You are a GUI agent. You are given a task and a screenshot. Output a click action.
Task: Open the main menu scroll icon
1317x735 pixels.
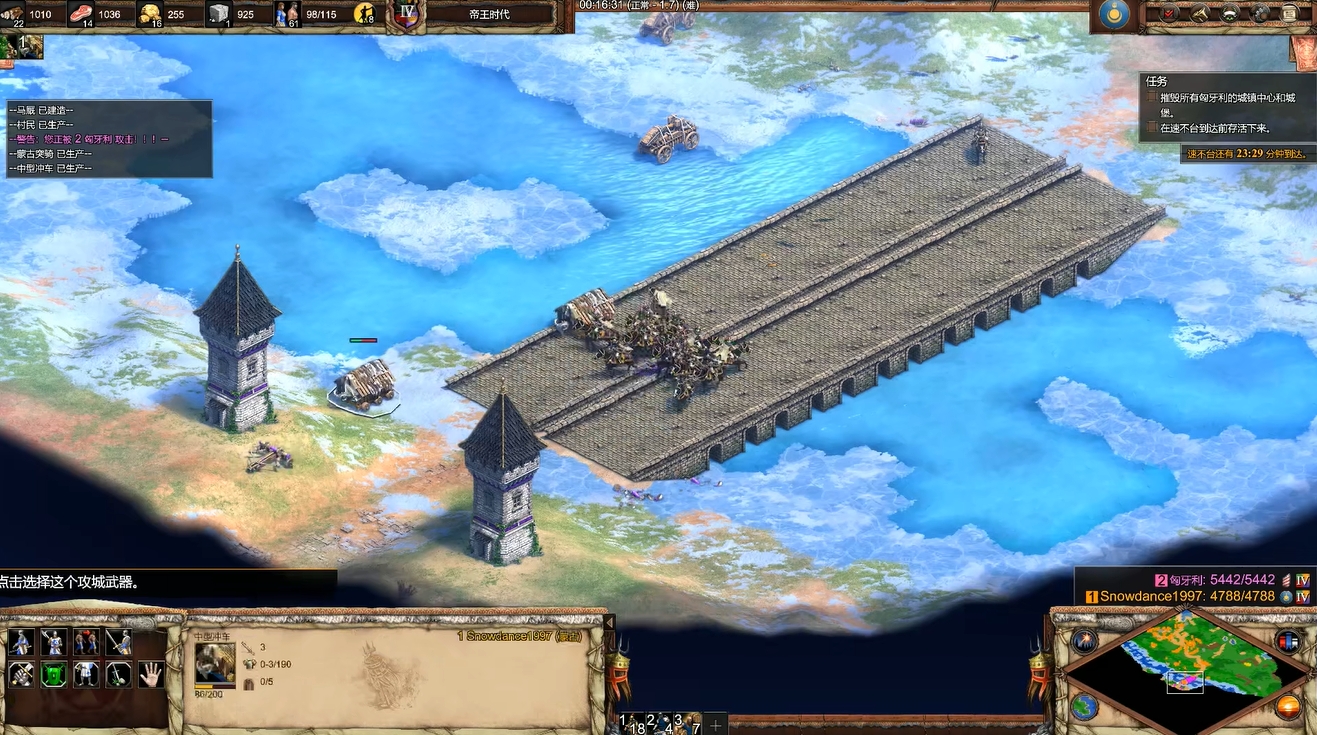point(1290,13)
